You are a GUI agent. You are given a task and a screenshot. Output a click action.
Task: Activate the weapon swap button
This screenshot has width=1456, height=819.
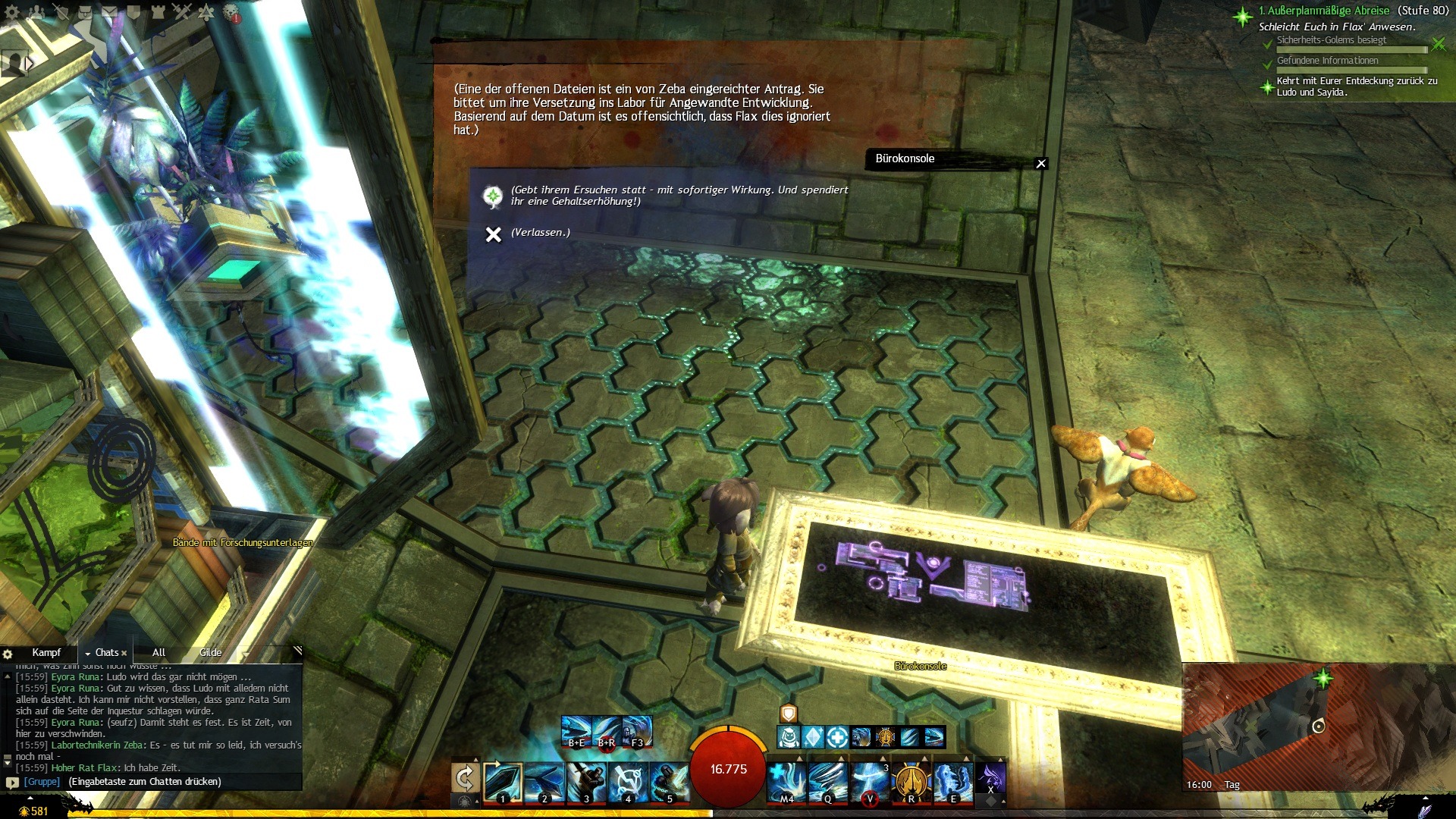pyautogui.click(x=464, y=779)
